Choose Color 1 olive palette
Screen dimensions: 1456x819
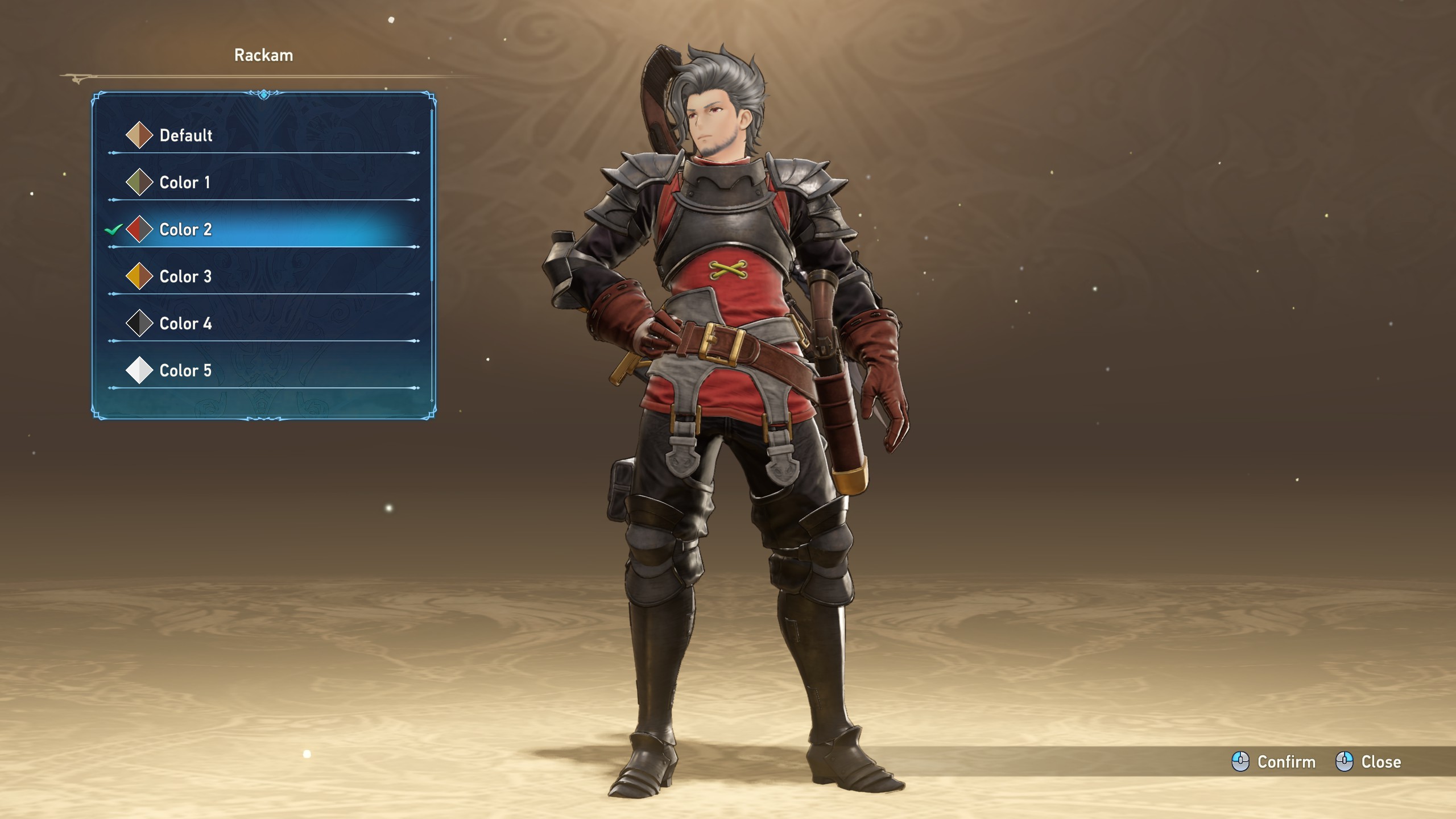184,183
